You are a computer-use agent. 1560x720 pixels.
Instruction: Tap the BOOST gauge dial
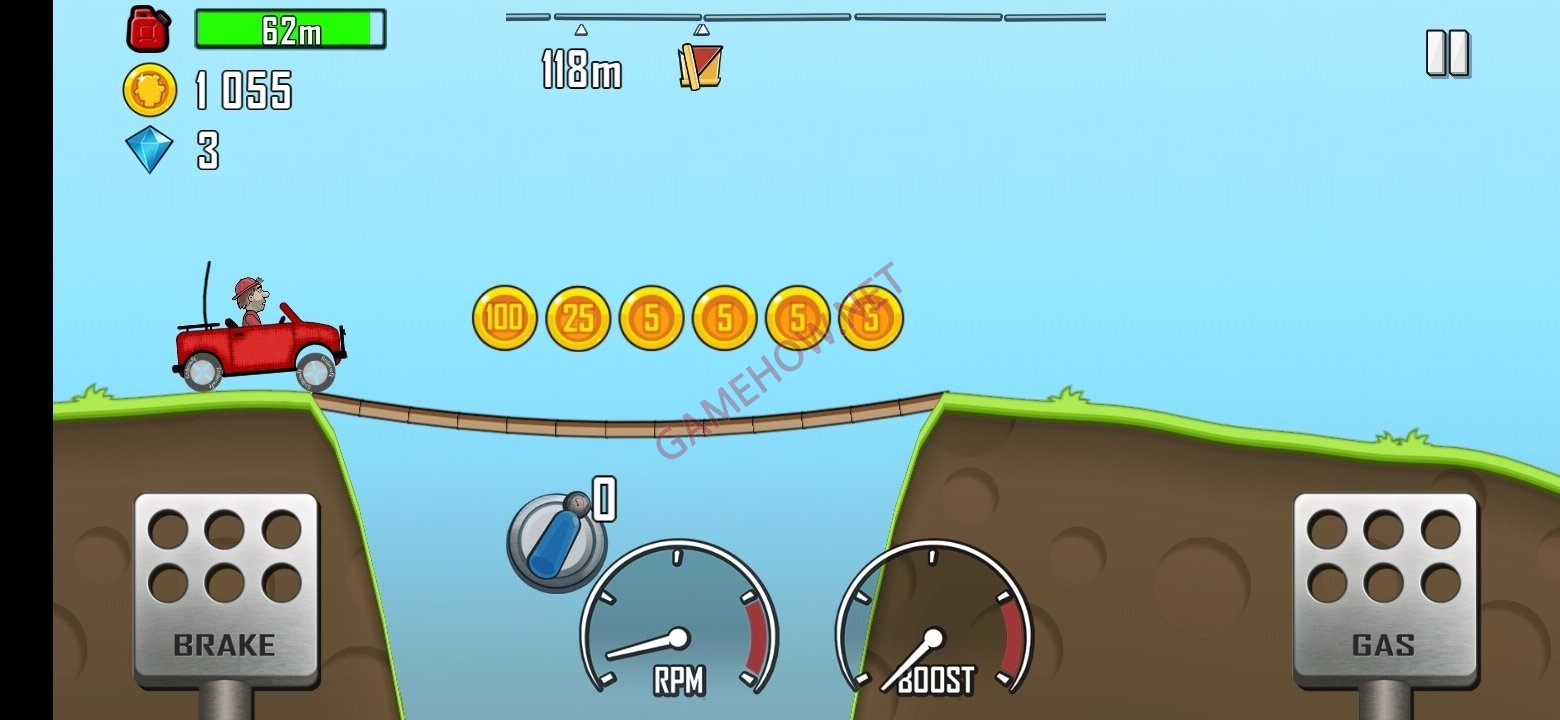pos(935,637)
